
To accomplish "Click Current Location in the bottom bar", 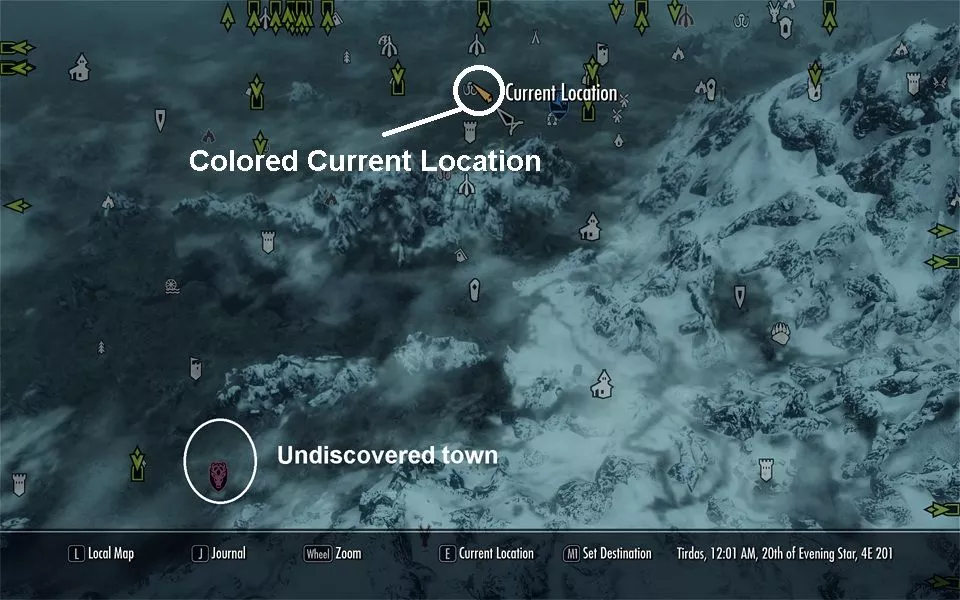I will click(x=487, y=553).
